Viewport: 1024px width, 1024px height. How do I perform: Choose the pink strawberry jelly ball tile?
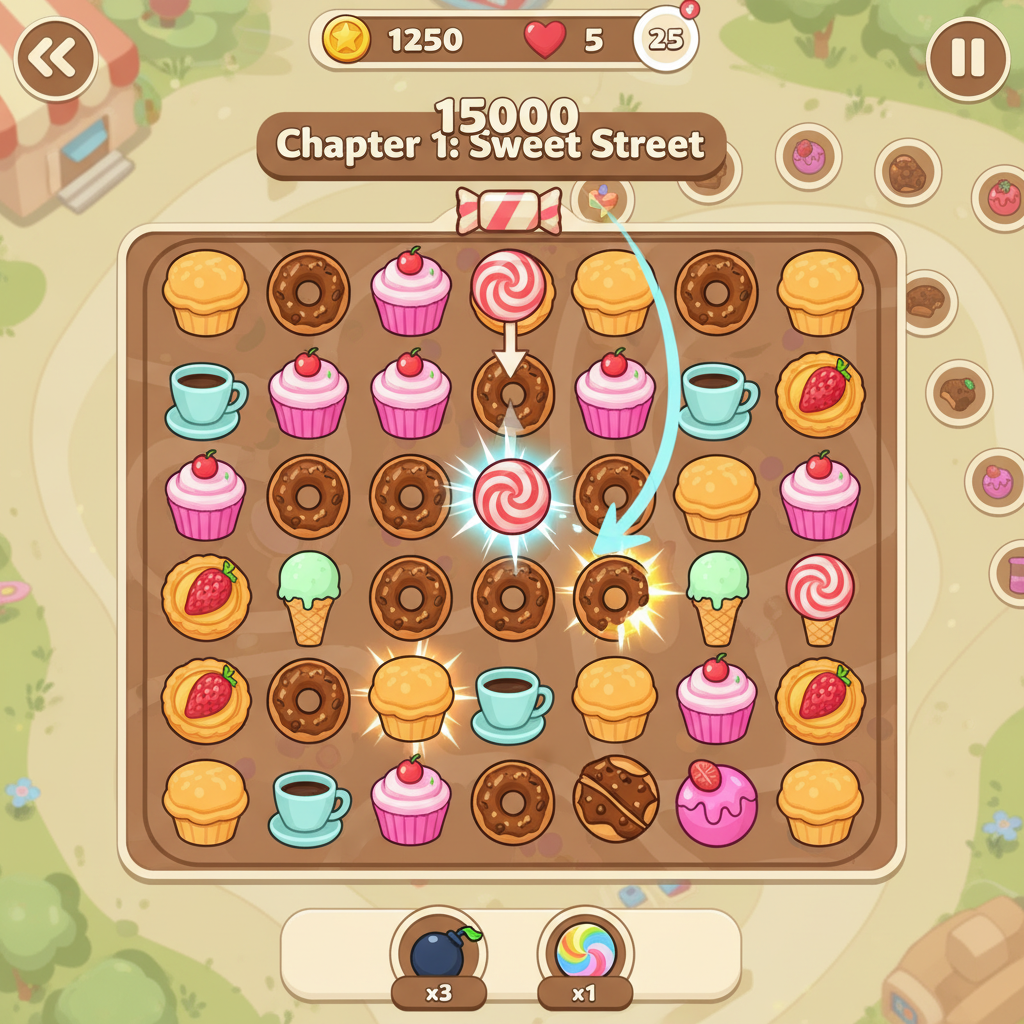tap(716, 802)
